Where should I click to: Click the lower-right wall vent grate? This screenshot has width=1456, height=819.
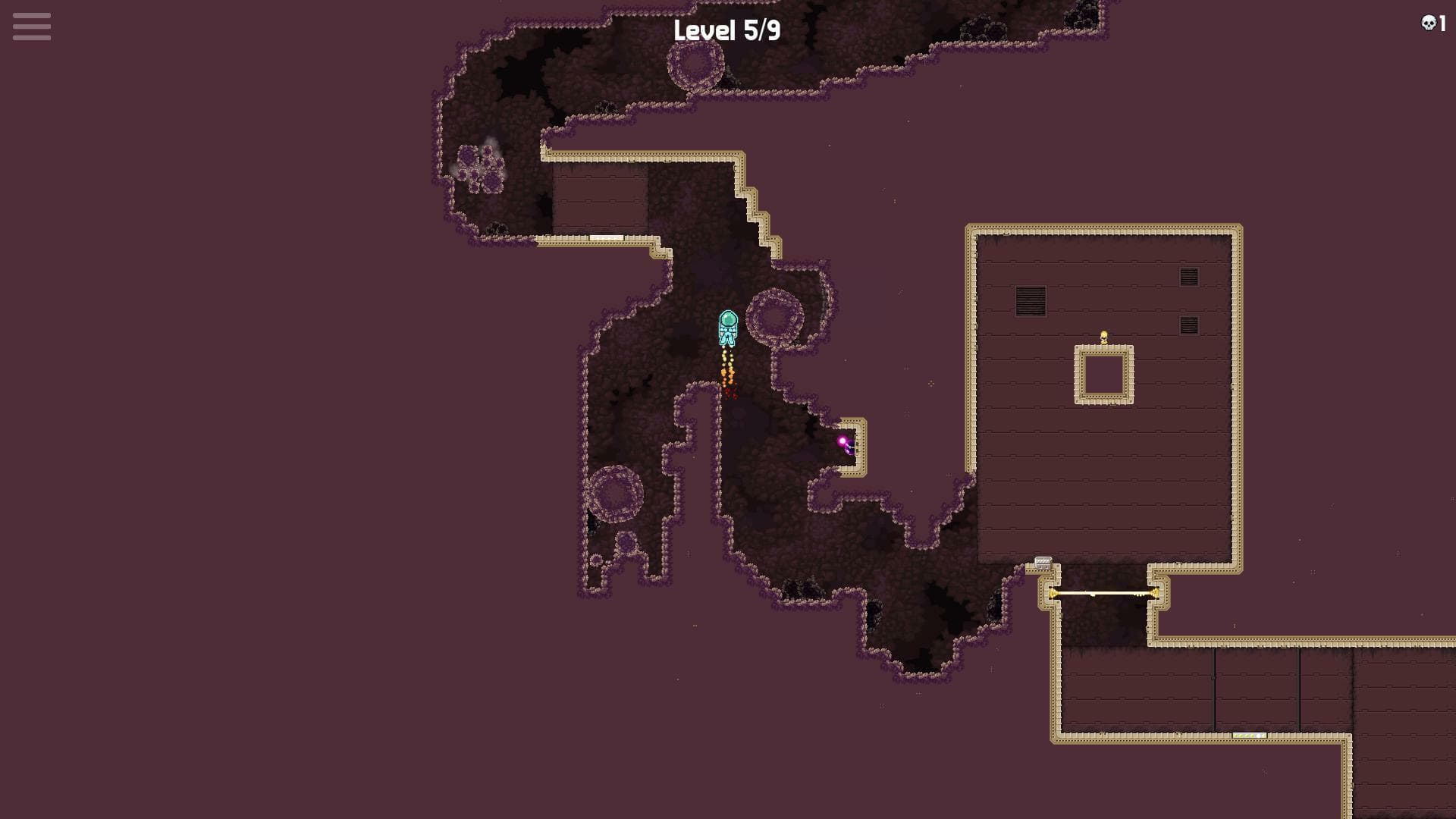[1188, 325]
